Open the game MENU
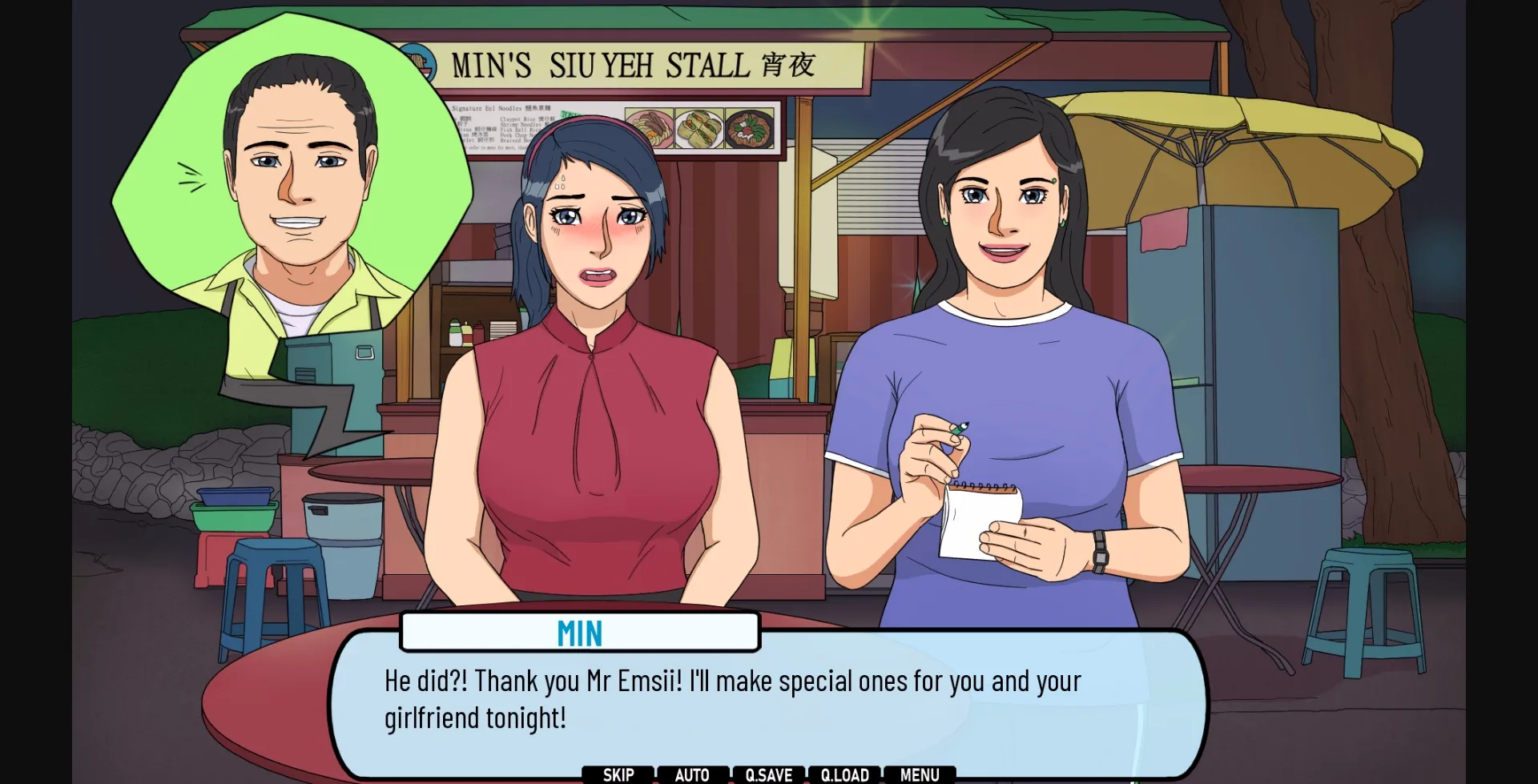 pos(918,774)
